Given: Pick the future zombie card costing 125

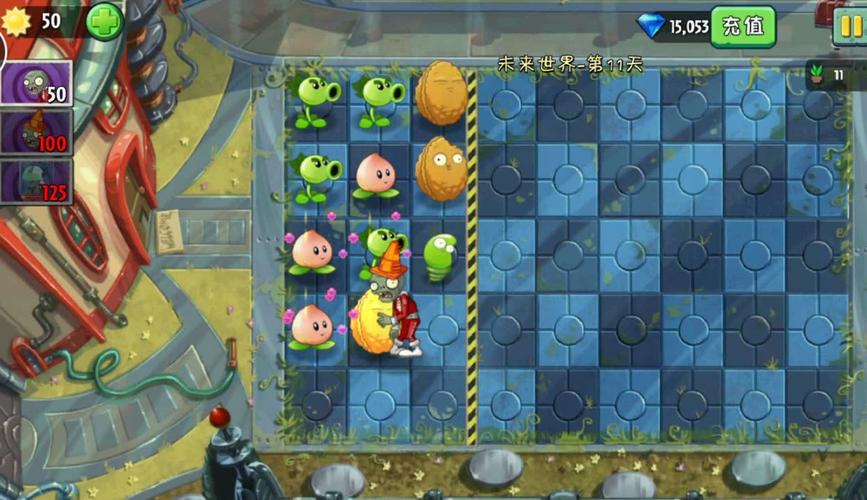Looking at the screenshot, I should tap(36, 181).
